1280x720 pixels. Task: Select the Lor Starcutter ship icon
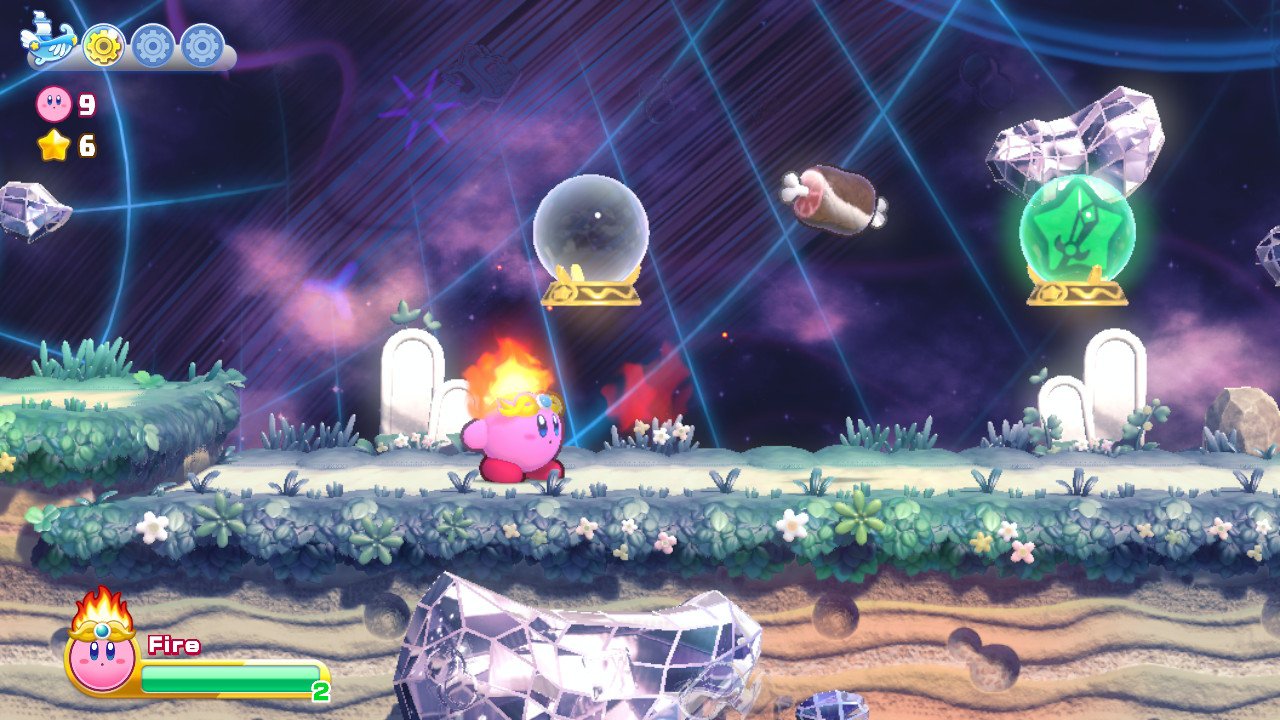coord(49,42)
